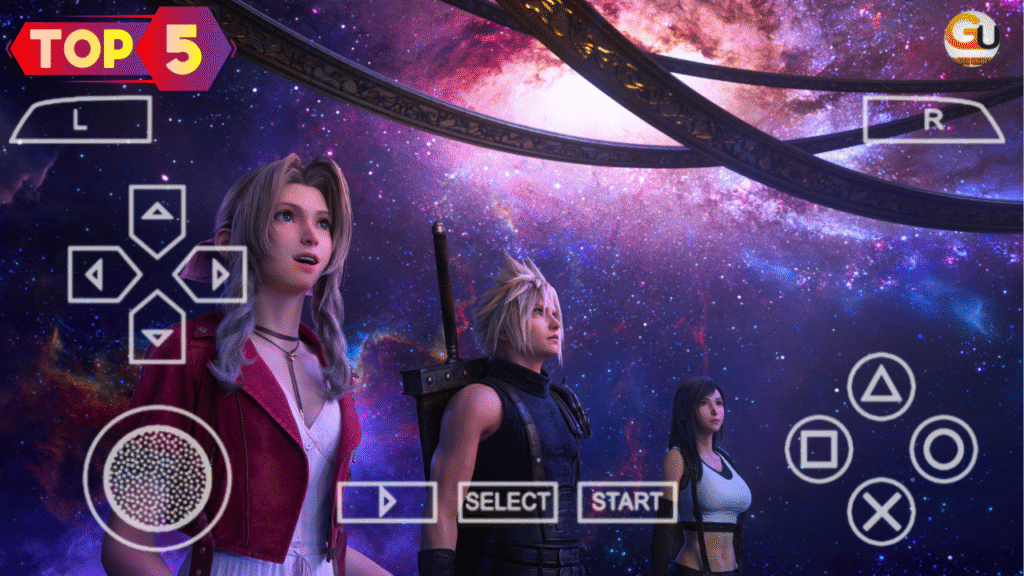Tap the cross action button
The width and height of the screenshot is (1024, 576).
tap(881, 511)
